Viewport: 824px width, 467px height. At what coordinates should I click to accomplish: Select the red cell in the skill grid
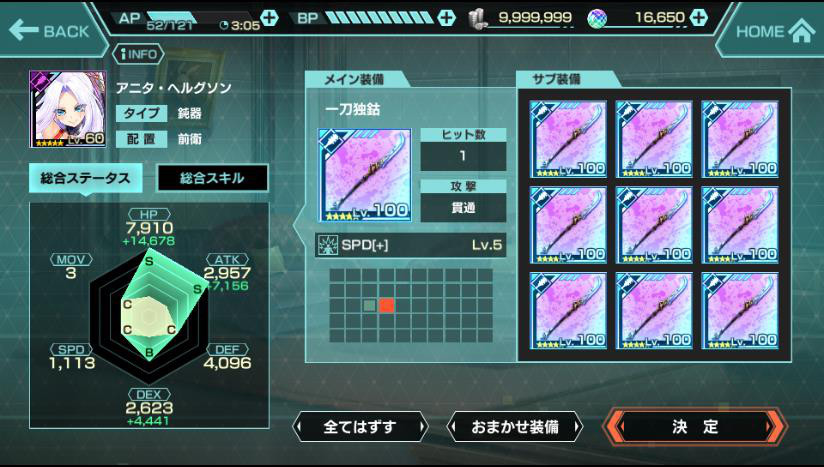(x=387, y=306)
